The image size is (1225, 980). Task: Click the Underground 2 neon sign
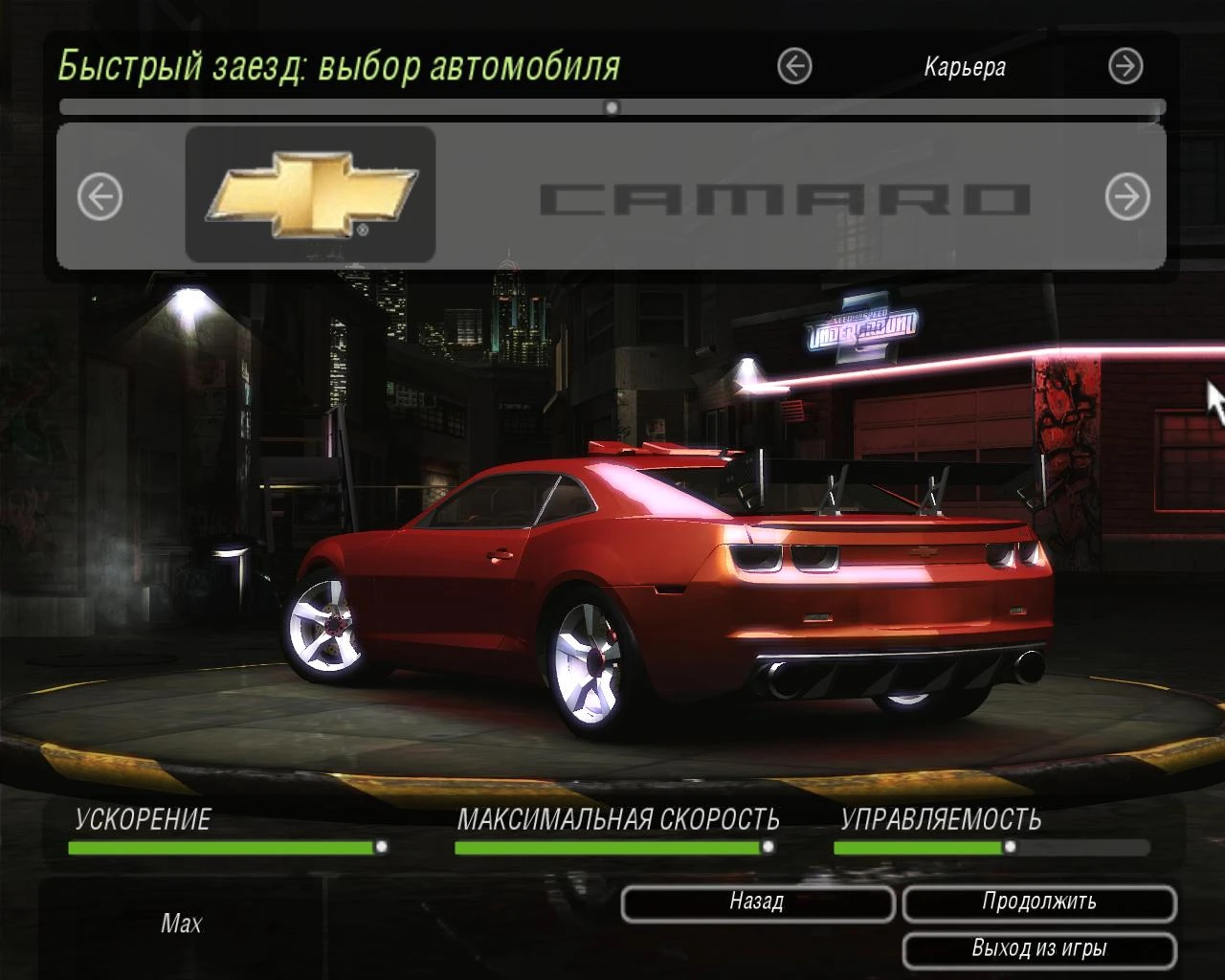click(x=860, y=330)
